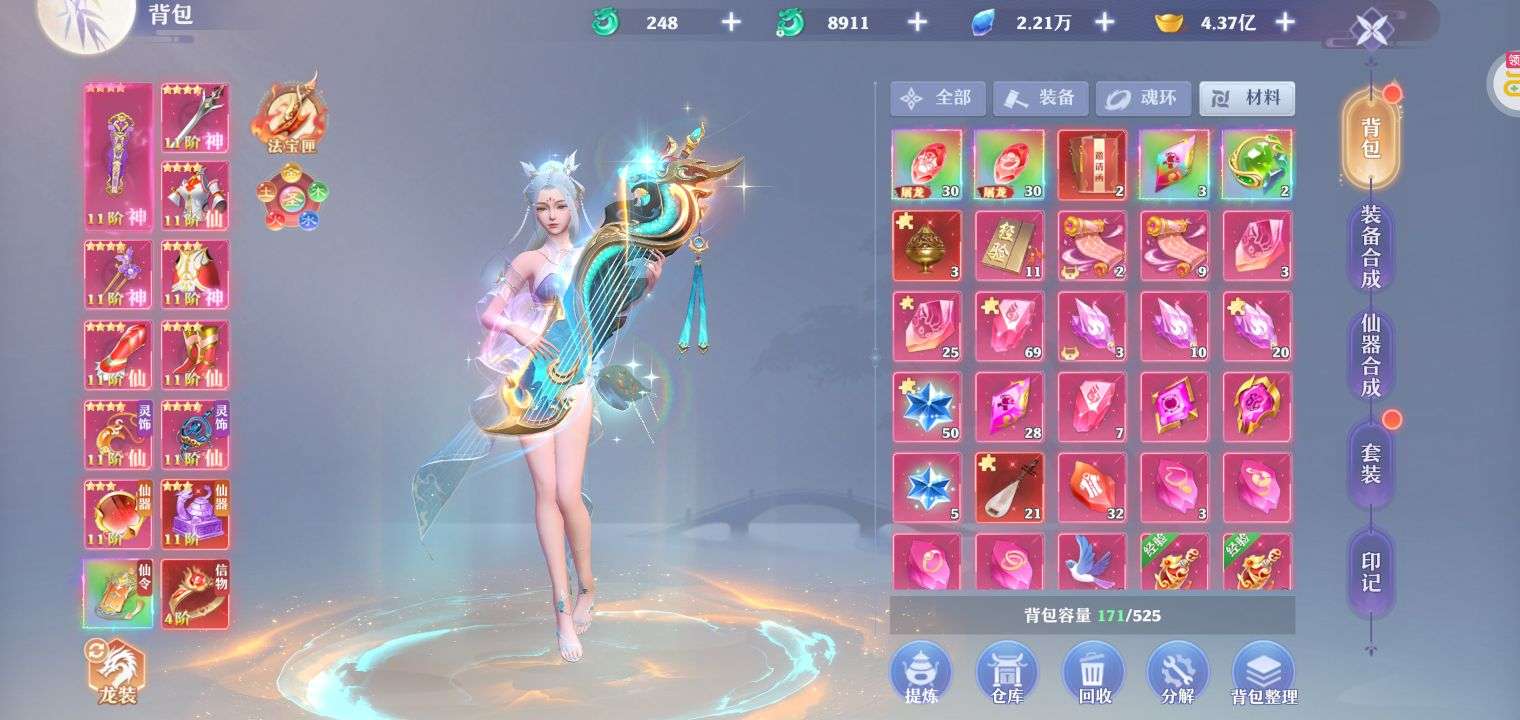Select the pipa instrument item with count 21
The image size is (1520, 720).
(1009, 487)
